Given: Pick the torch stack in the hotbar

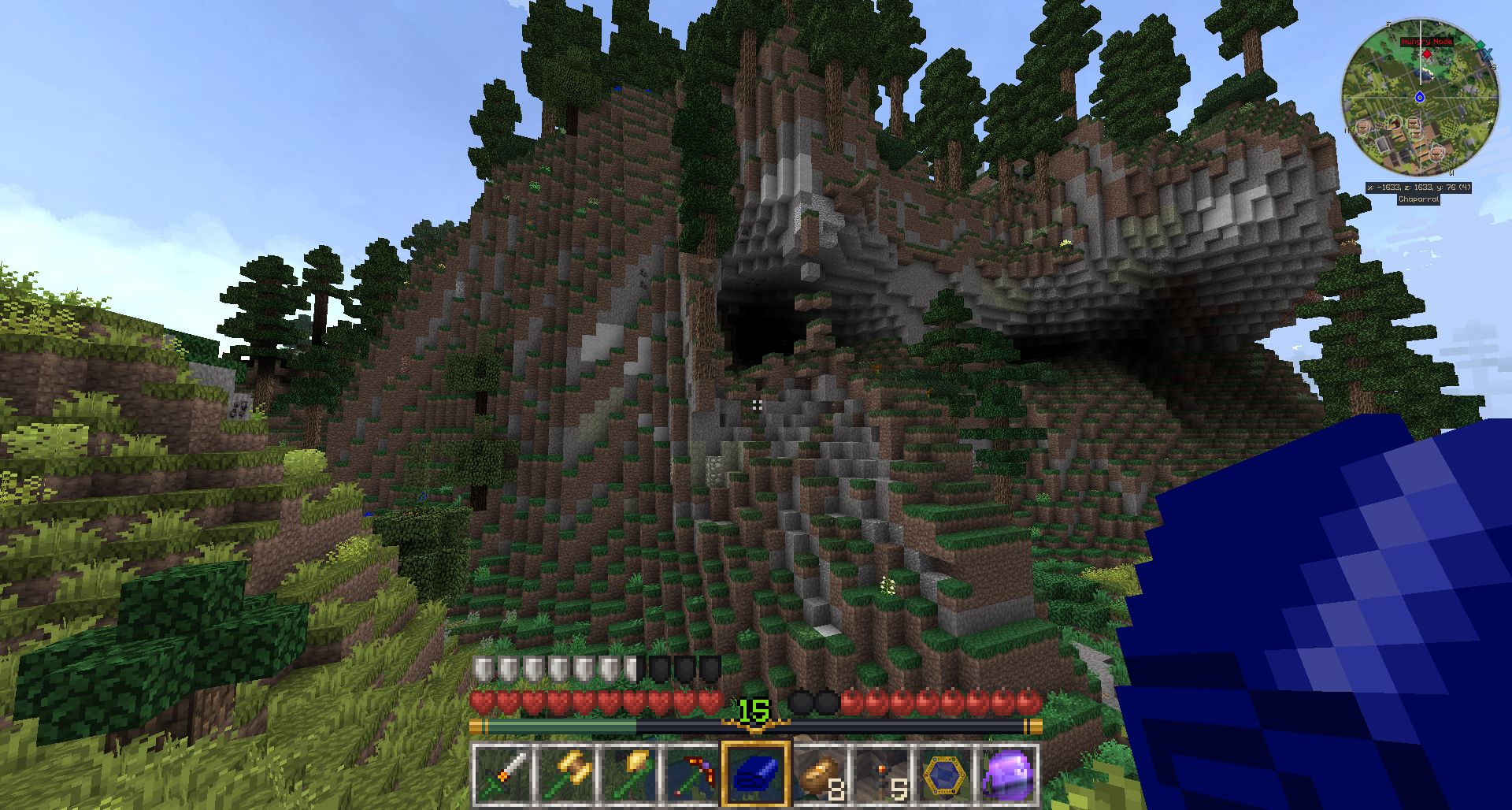Looking at the screenshot, I should pyautogui.click(x=882, y=775).
